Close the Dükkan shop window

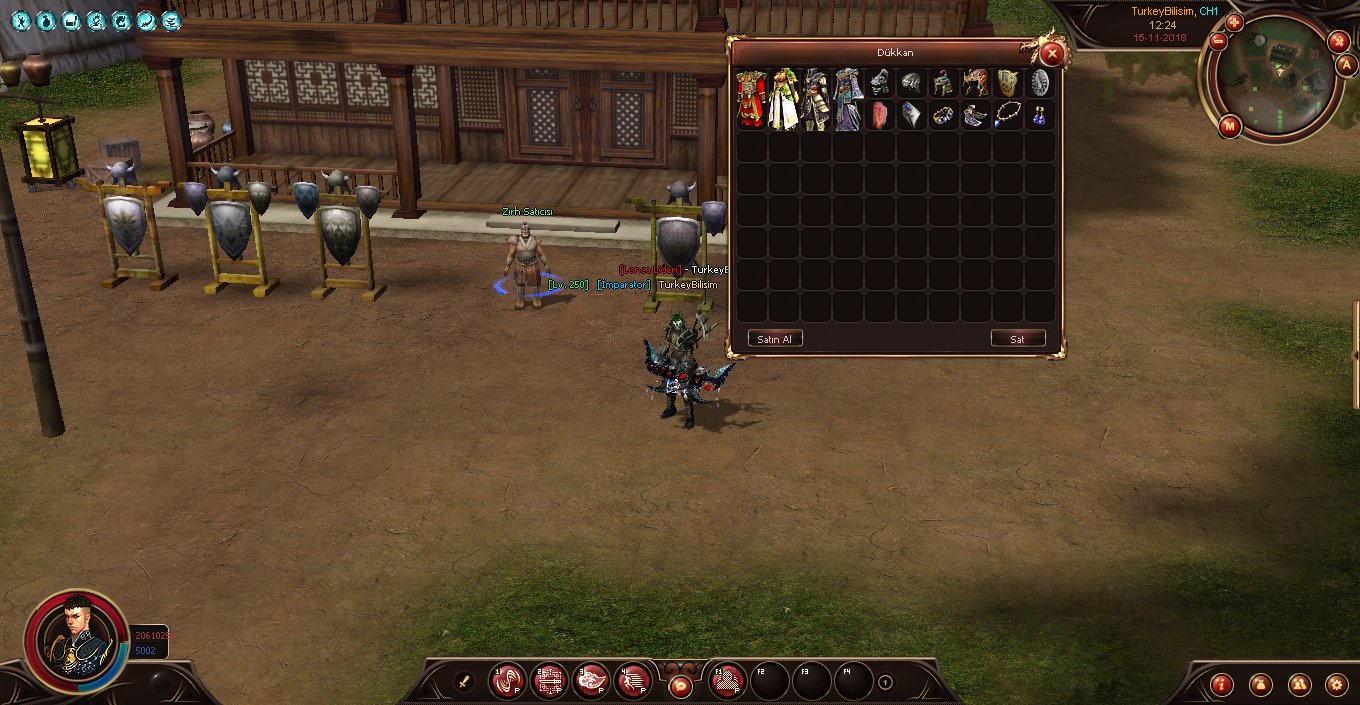pos(1051,54)
